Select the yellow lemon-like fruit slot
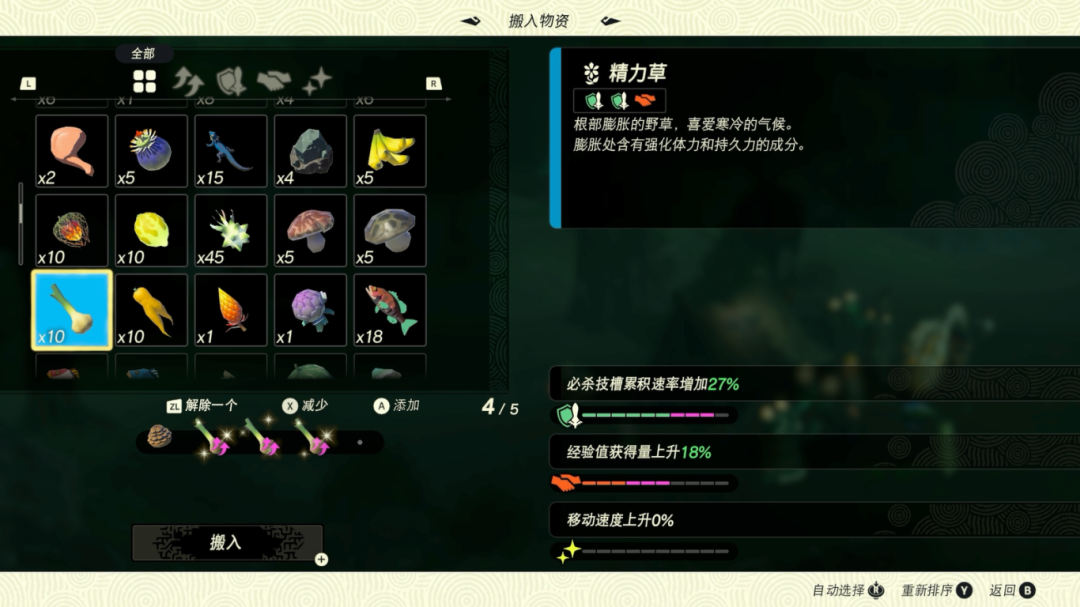Viewport: 1080px width, 607px height. [151, 231]
